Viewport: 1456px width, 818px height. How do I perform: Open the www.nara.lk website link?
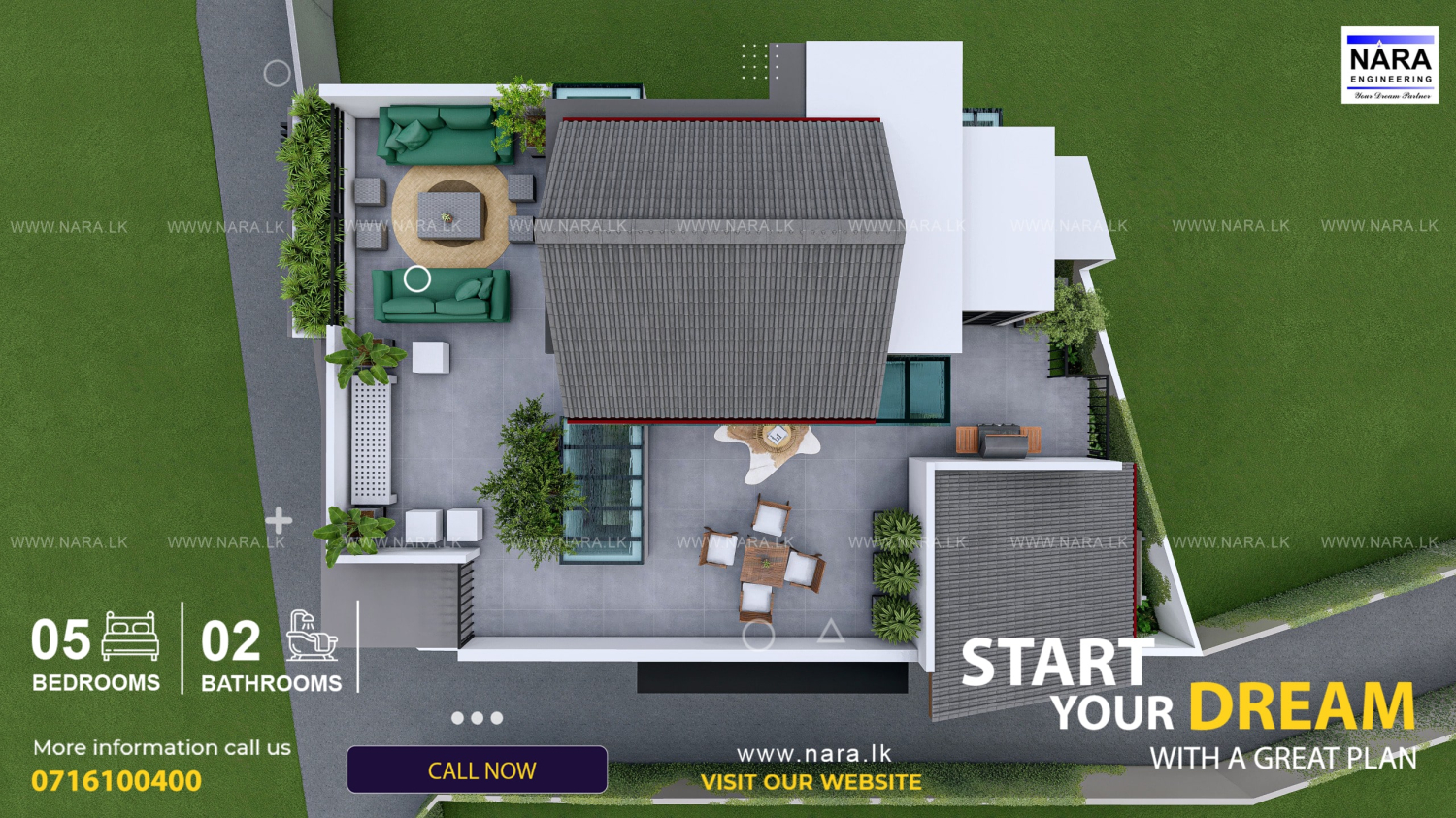(x=813, y=754)
